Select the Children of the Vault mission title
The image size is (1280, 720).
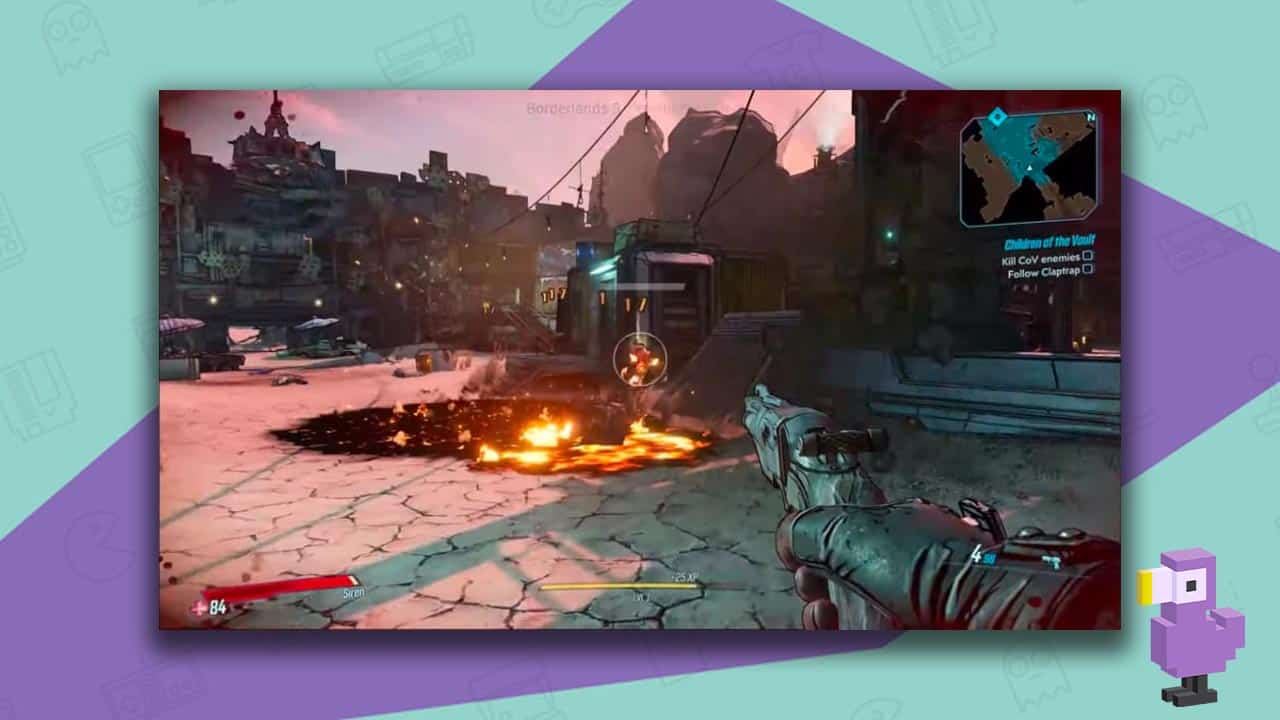click(x=1049, y=240)
